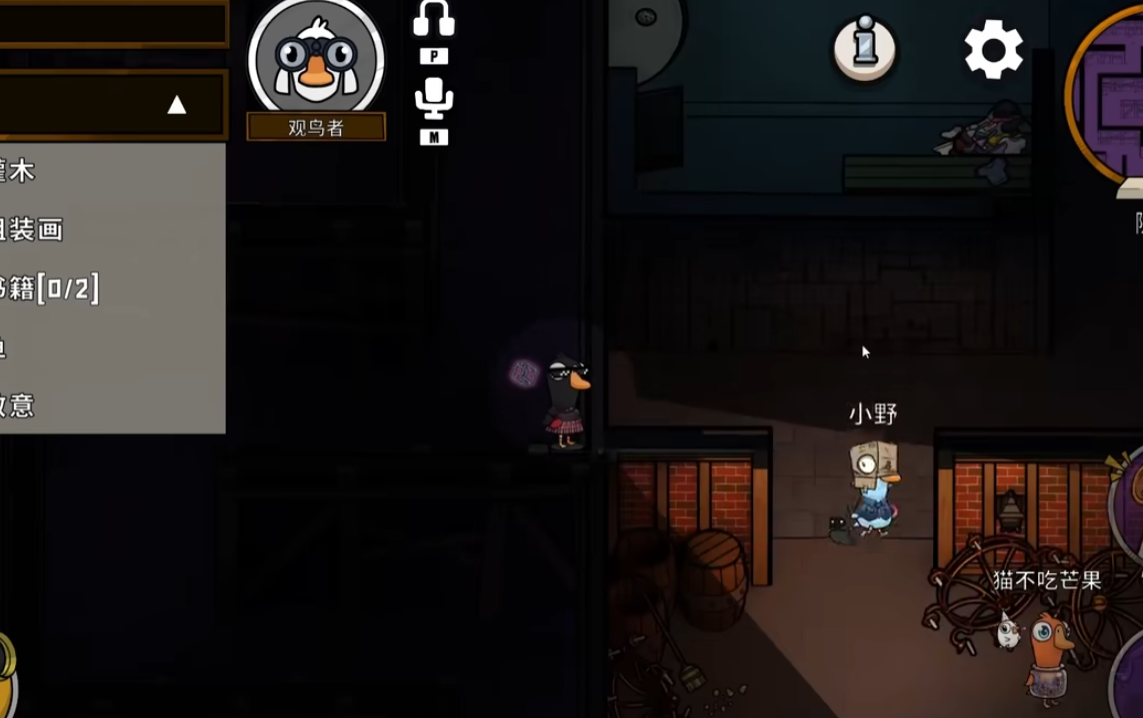Open the gear settings menu

pyautogui.click(x=993, y=49)
